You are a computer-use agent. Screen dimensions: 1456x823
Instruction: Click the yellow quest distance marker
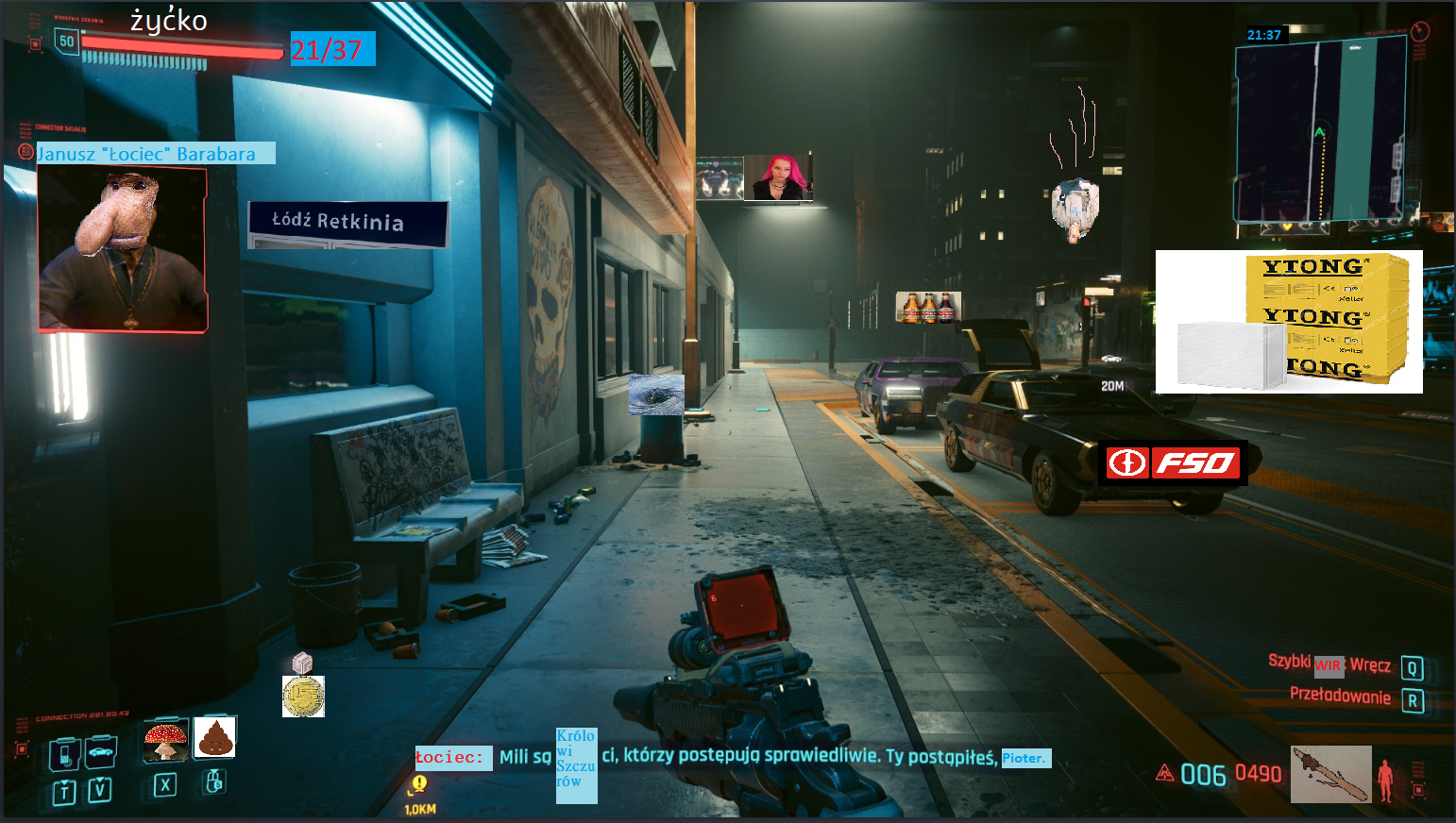(419, 784)
